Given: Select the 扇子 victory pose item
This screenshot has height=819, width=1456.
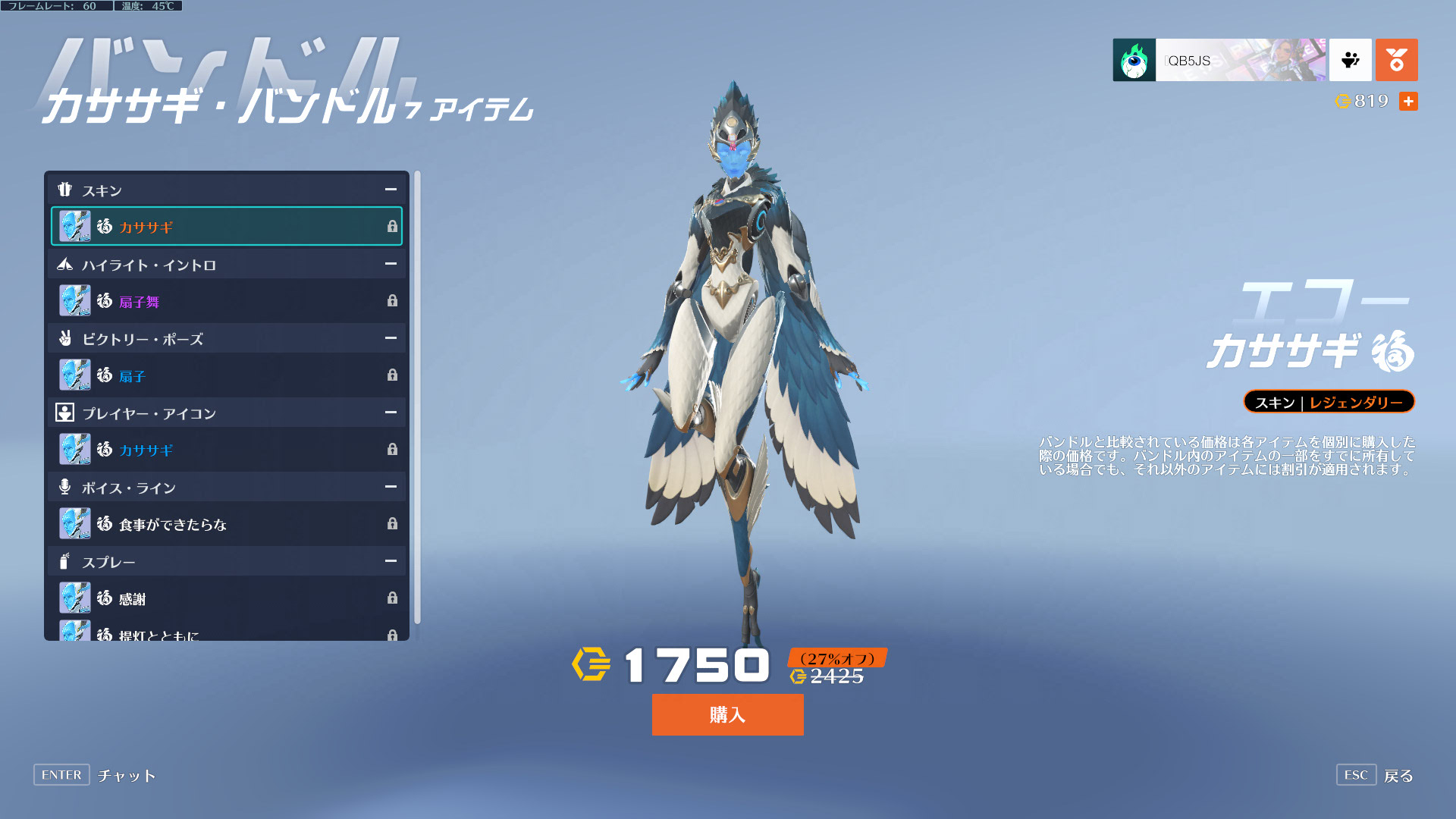Looking at the screenshot, I should tap(226, 375).
